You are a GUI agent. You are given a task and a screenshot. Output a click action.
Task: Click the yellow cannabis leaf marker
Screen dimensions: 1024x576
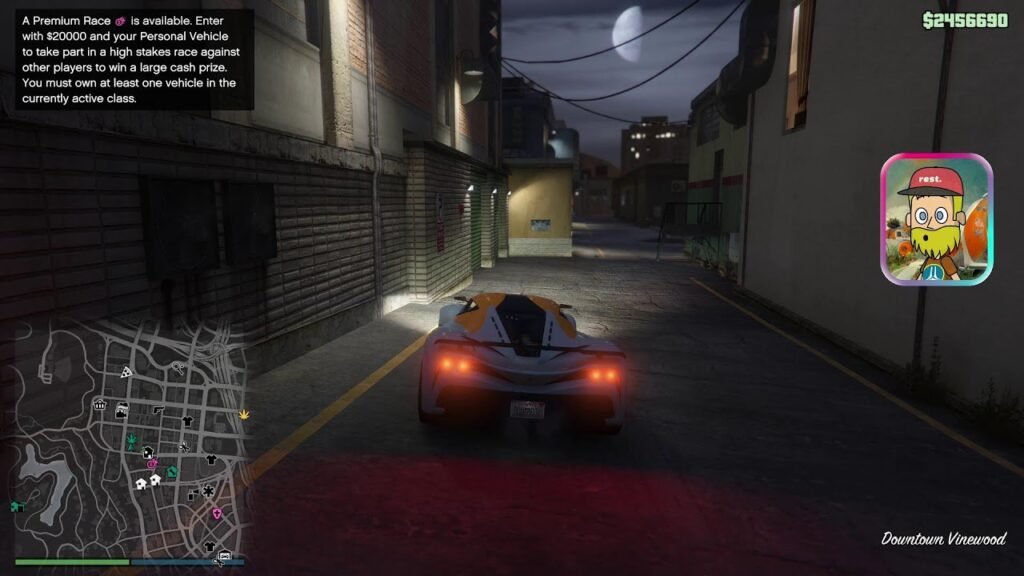point(245,413)
